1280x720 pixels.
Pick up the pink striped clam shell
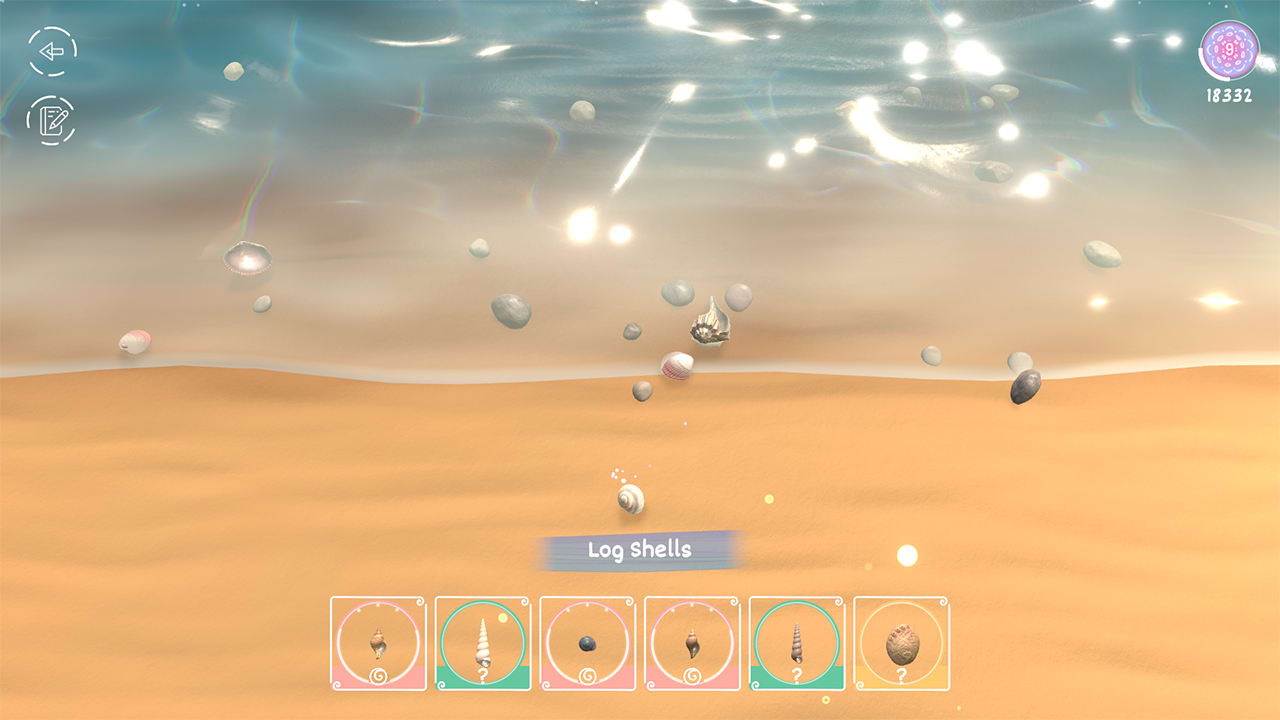pos(677,364)
